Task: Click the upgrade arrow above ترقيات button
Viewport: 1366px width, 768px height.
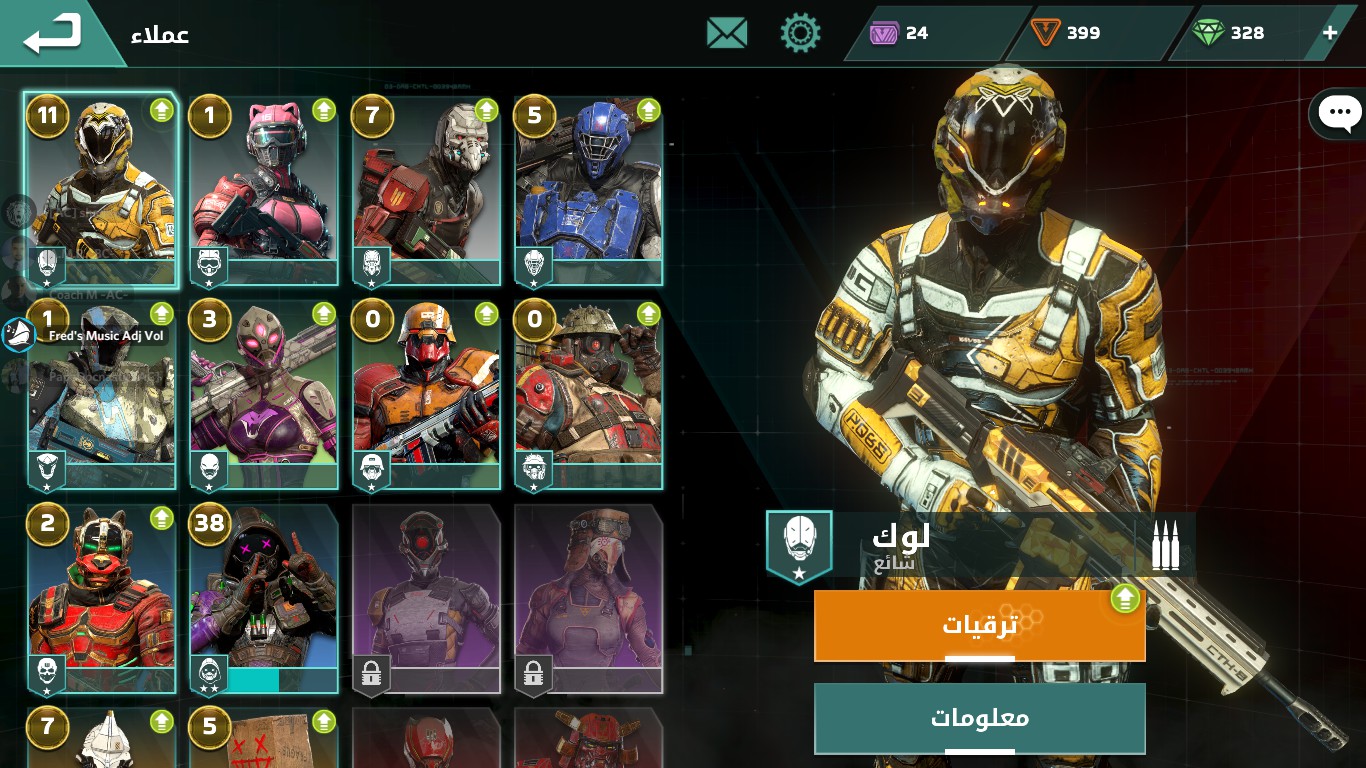Action: point(1125,598)
